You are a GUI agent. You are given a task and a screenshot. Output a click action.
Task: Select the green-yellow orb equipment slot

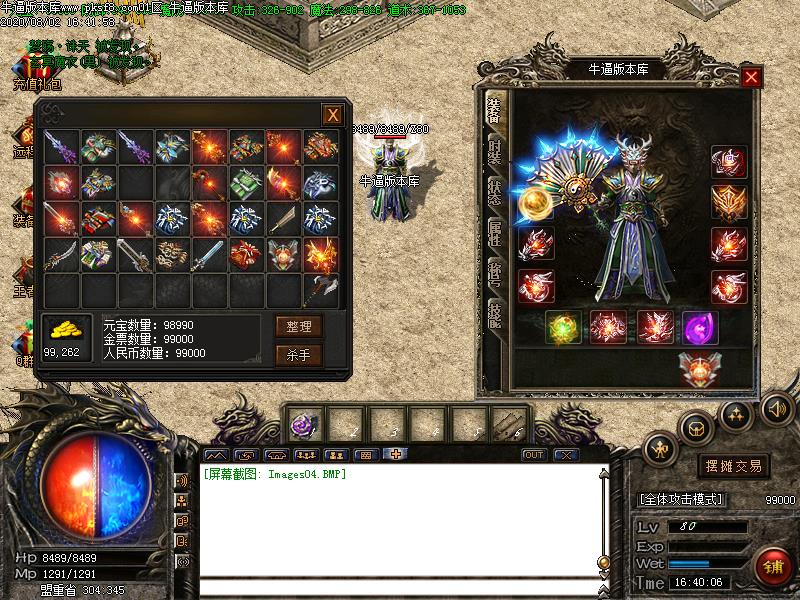pos(563,328)
